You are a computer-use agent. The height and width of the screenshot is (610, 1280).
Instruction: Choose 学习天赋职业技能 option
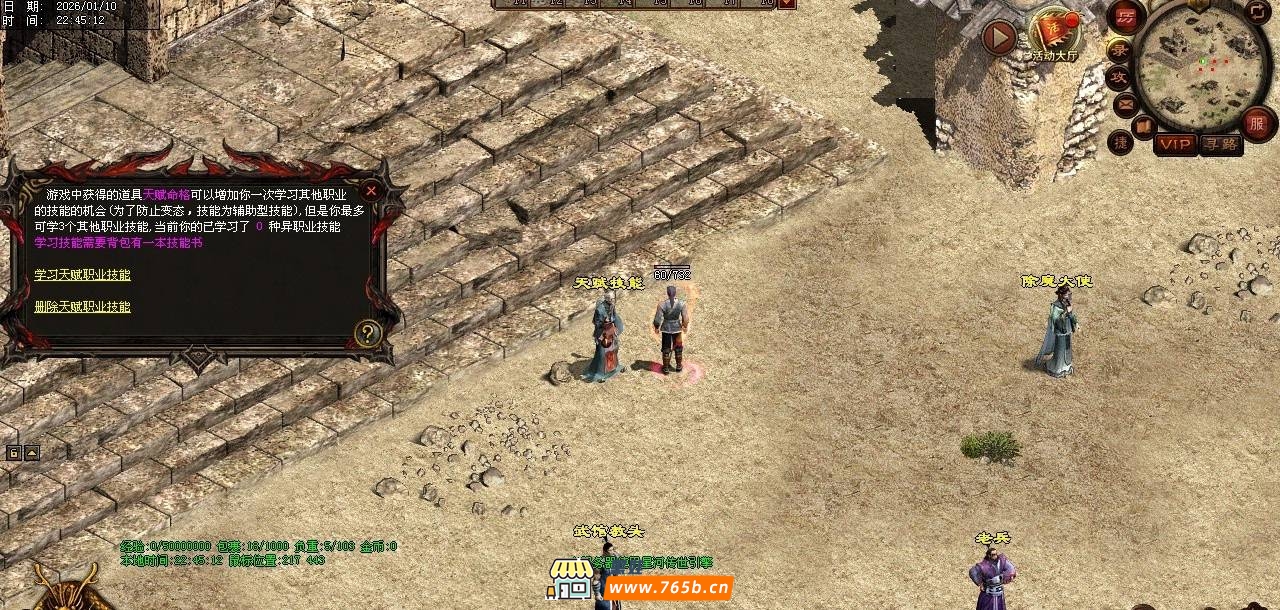(x=82, y=275)
